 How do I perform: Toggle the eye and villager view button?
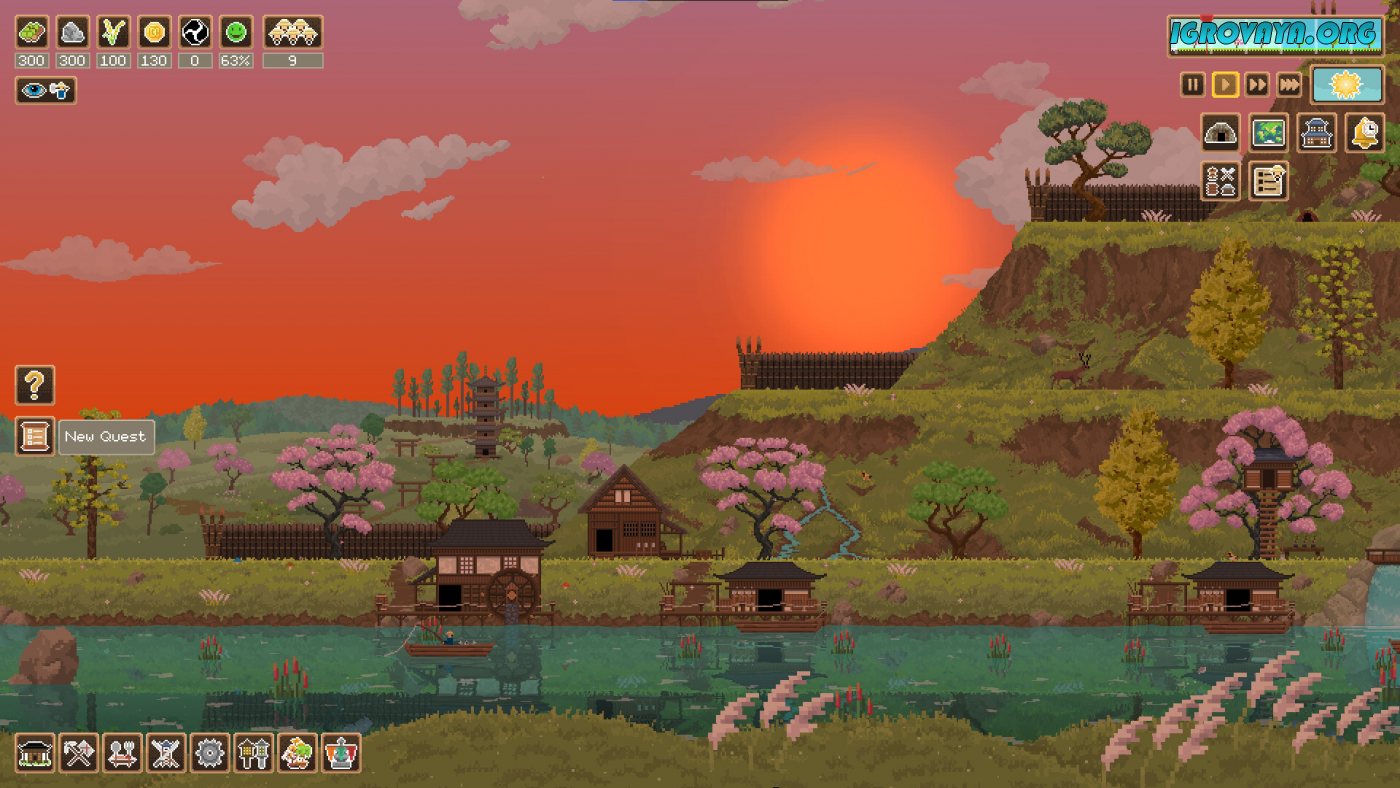[x=45, y=91]
